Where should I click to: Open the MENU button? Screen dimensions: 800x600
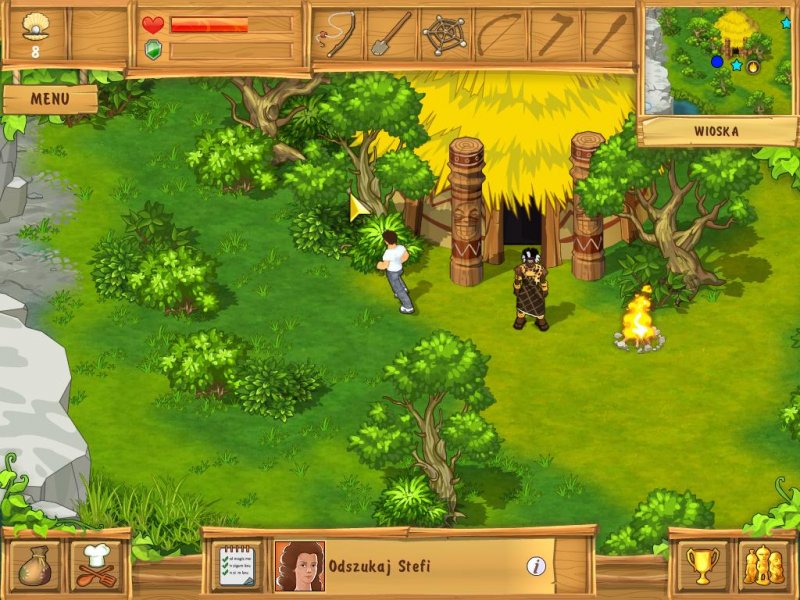click(49, 99)
